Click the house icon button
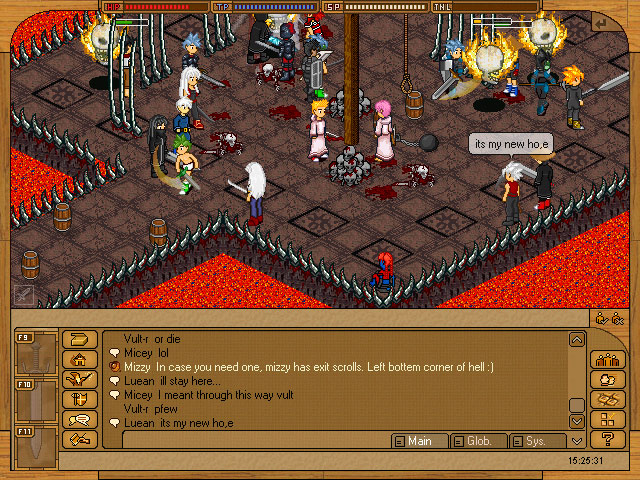 pyautogui.click(x=79, y=360)
